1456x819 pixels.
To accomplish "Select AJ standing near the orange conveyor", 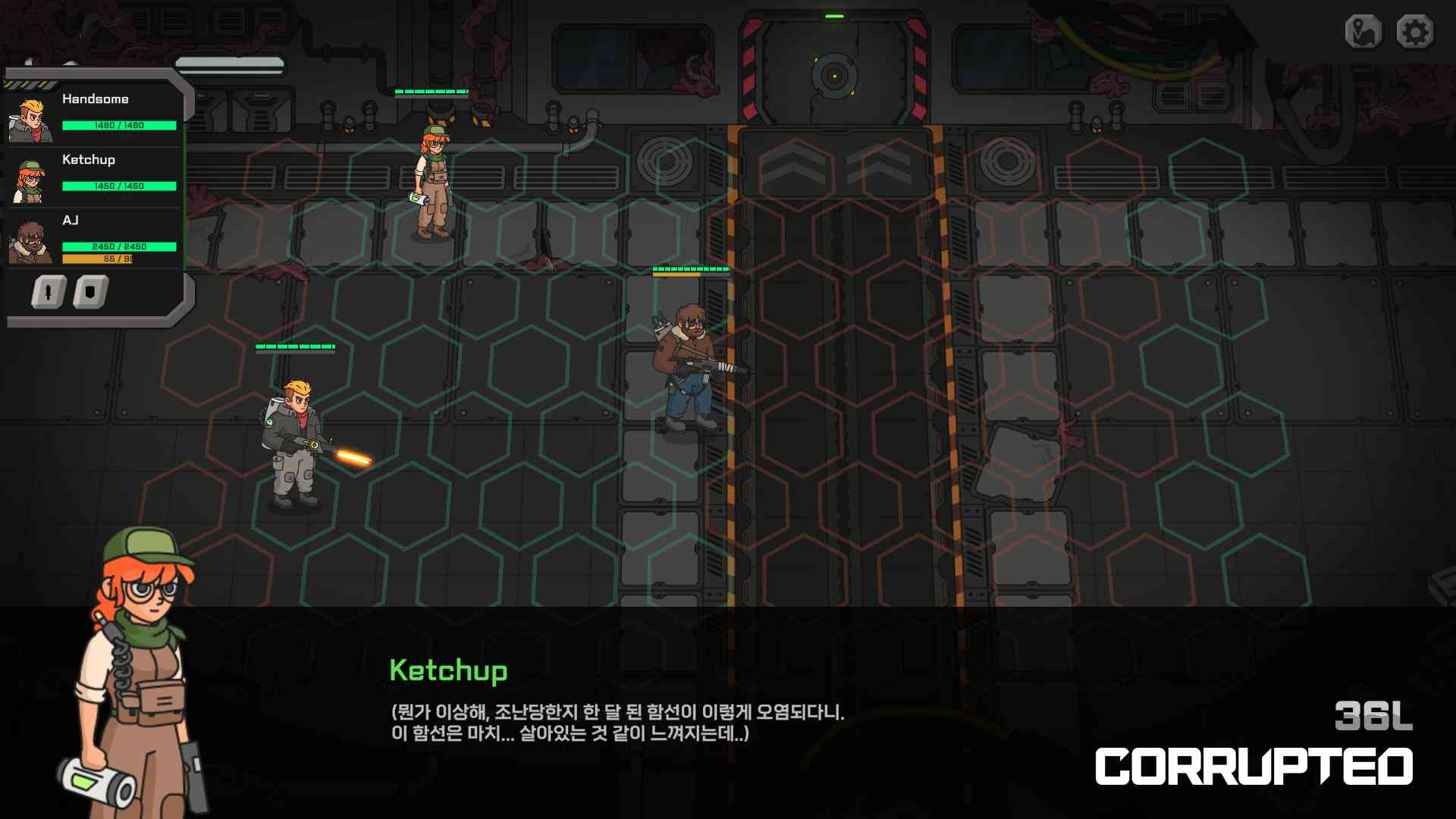I will point(686,364).
